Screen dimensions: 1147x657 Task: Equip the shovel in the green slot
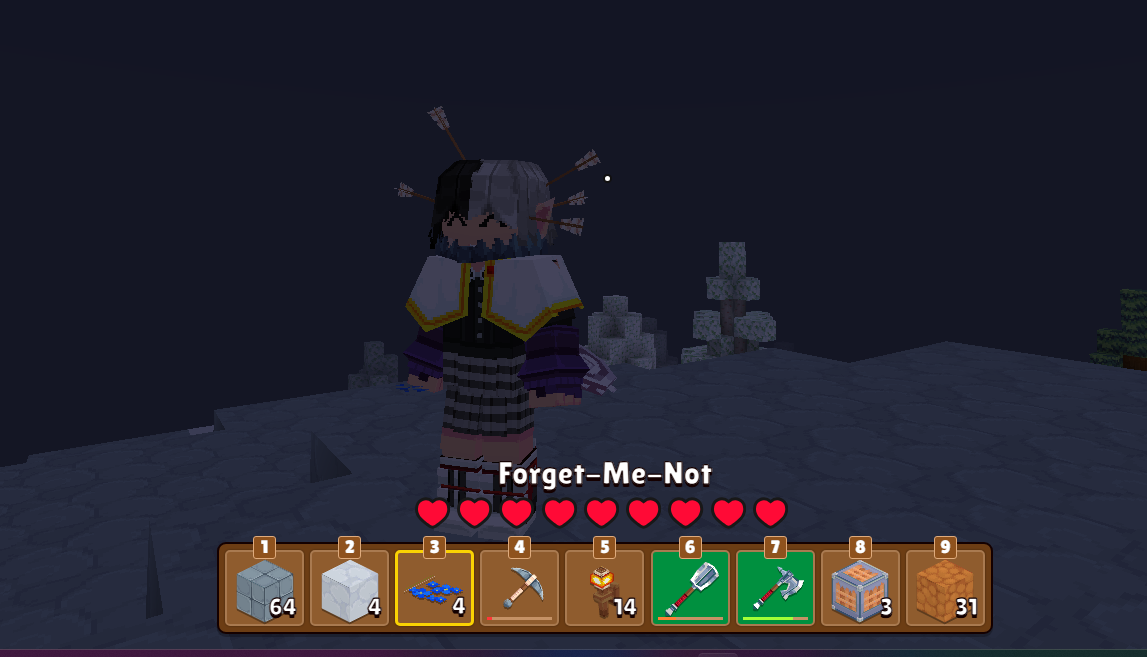(690, 589)
